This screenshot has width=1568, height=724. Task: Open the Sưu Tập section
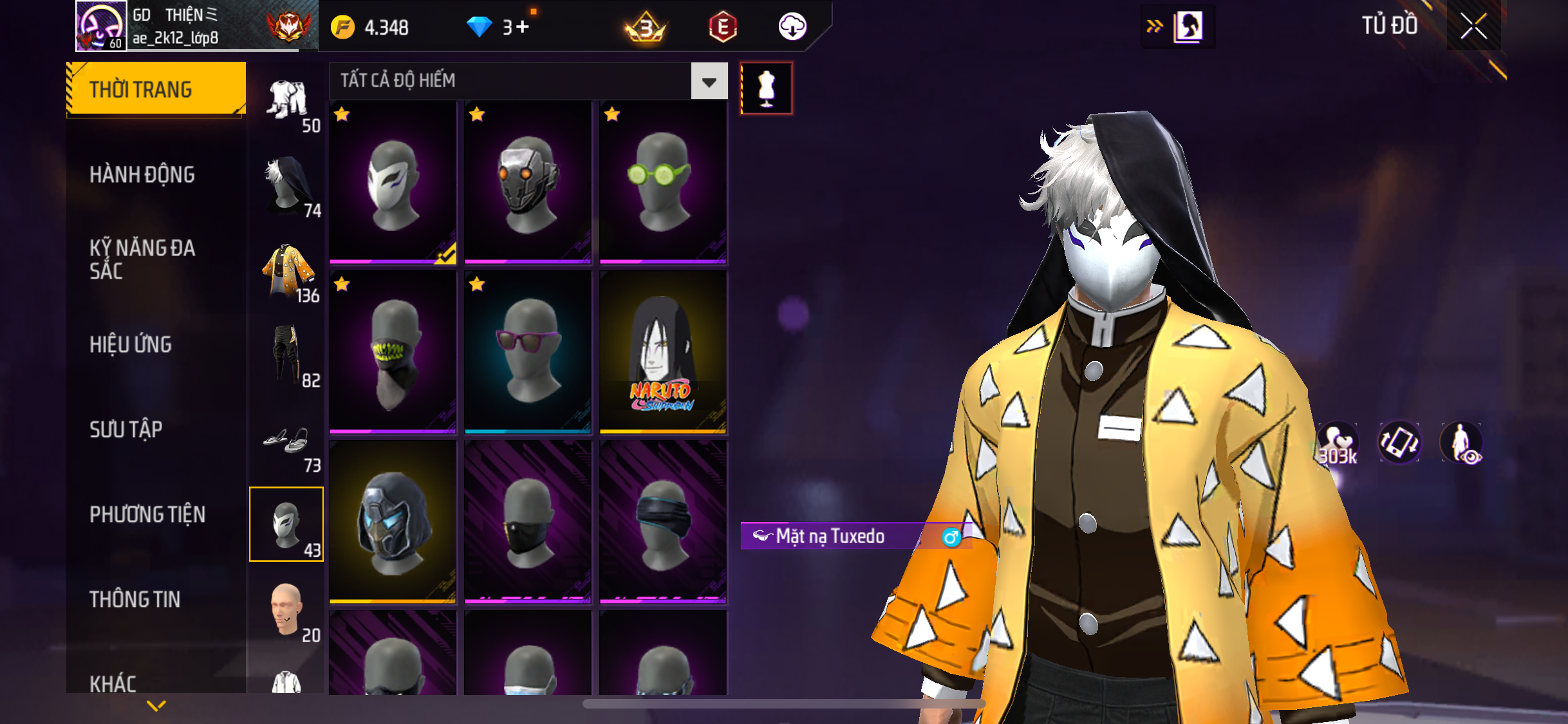[x=126, y=429]
